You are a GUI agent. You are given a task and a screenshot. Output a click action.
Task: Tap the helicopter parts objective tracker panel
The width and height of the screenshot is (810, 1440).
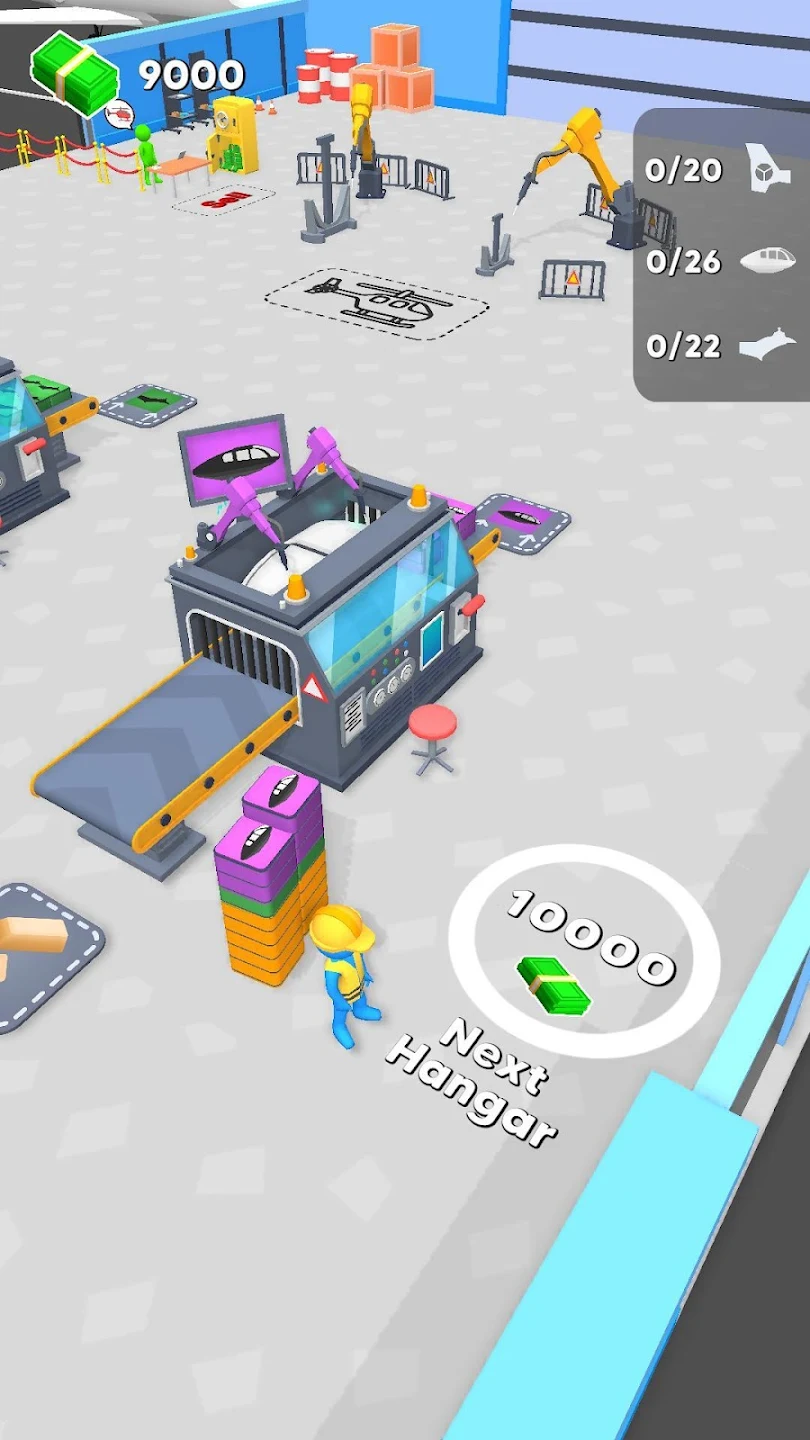pyautogui.click(x=722, y=256)
